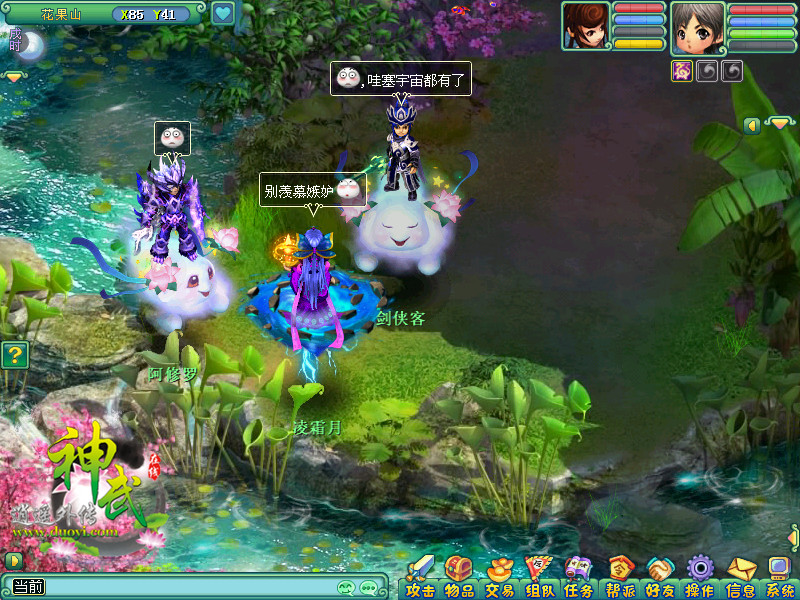800x600 pixels.
Task: Open the yellow question mark help button
Action: coord(13,354)
